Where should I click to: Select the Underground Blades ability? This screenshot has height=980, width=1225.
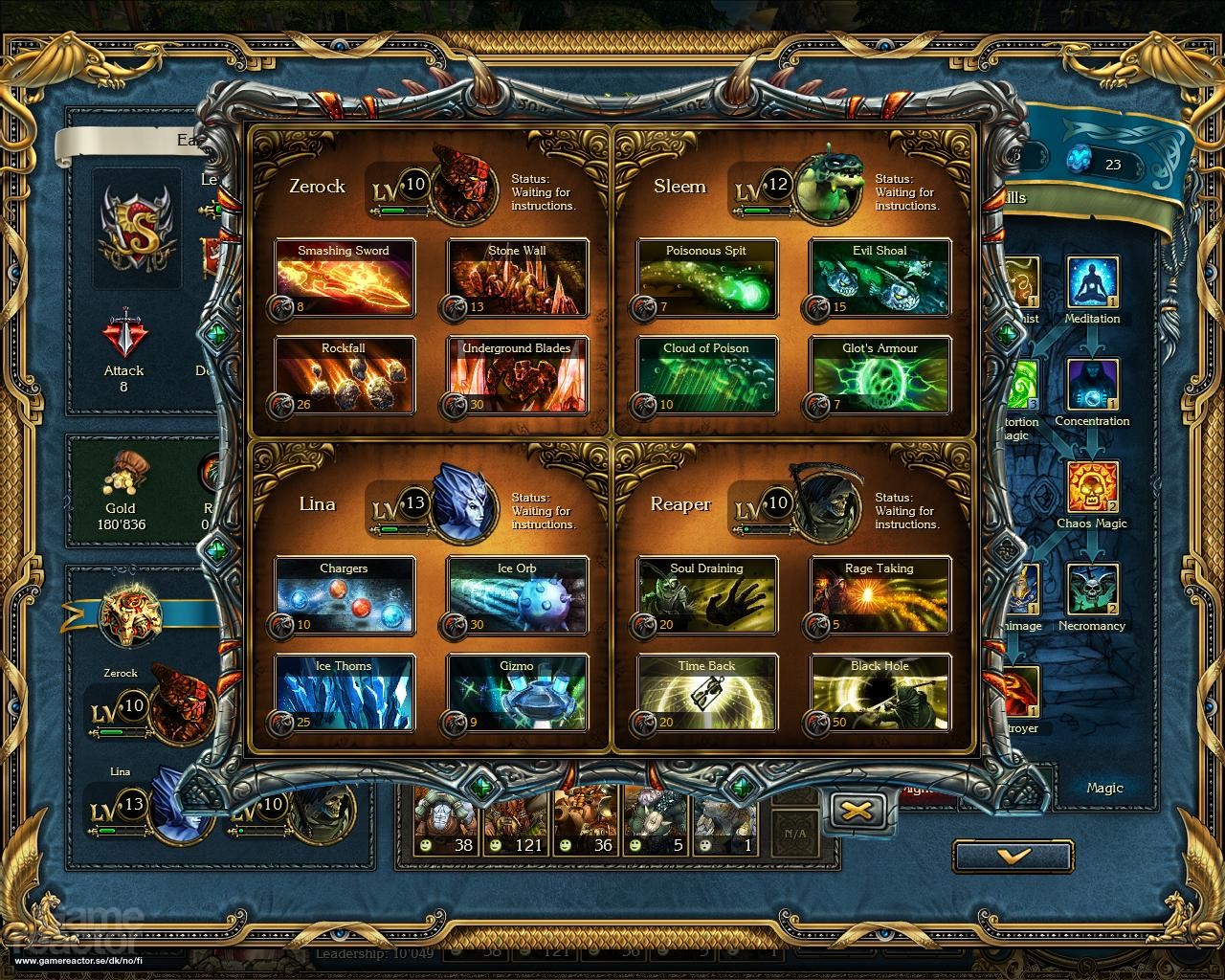tap(517, 376)
